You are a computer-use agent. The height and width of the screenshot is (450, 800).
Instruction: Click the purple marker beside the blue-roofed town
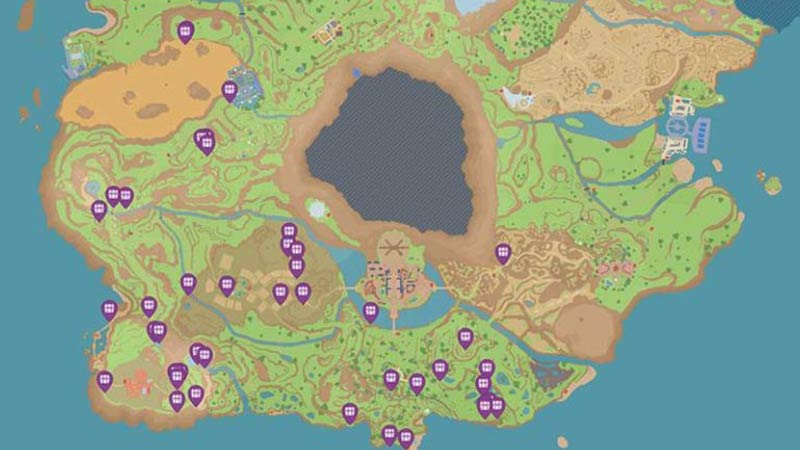(229, 91)
